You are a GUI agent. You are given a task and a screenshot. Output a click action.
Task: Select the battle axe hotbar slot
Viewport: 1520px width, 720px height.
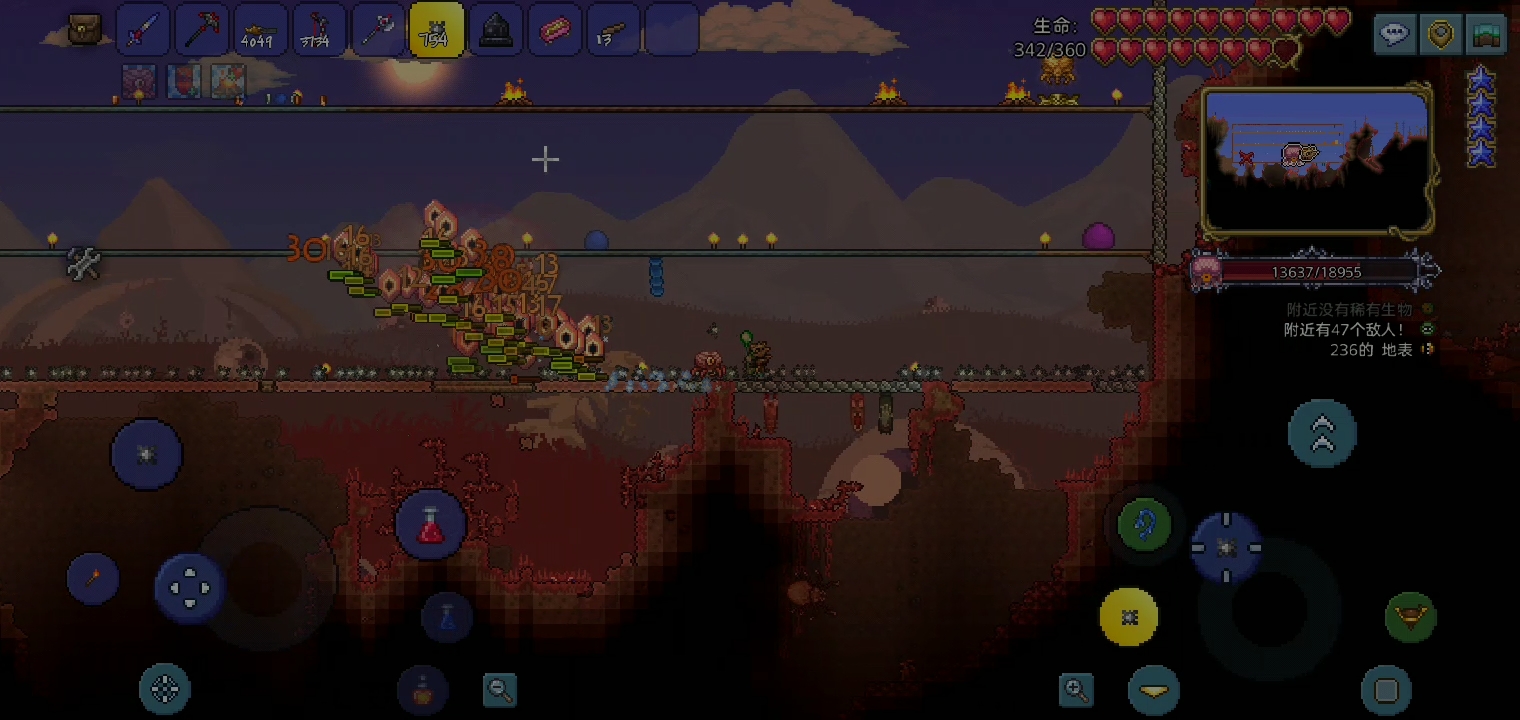378,30
